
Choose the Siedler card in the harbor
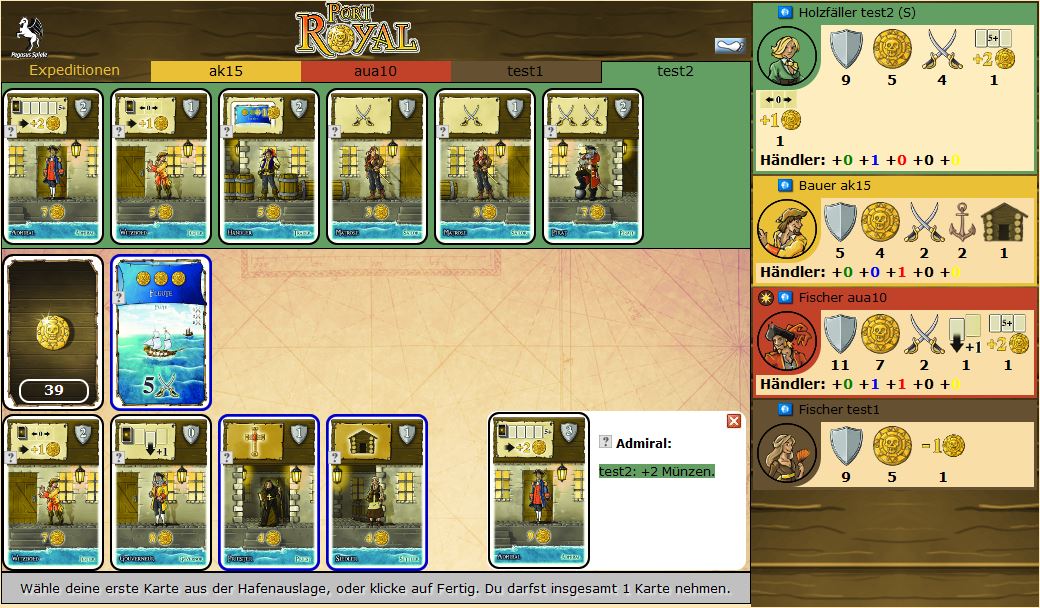[x=377, y=491]
